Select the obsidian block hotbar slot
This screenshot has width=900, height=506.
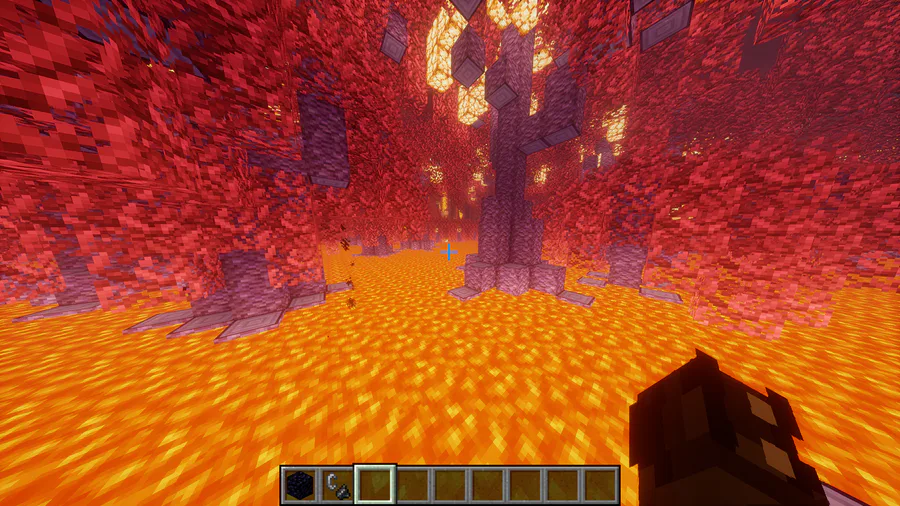click(298, 485)
